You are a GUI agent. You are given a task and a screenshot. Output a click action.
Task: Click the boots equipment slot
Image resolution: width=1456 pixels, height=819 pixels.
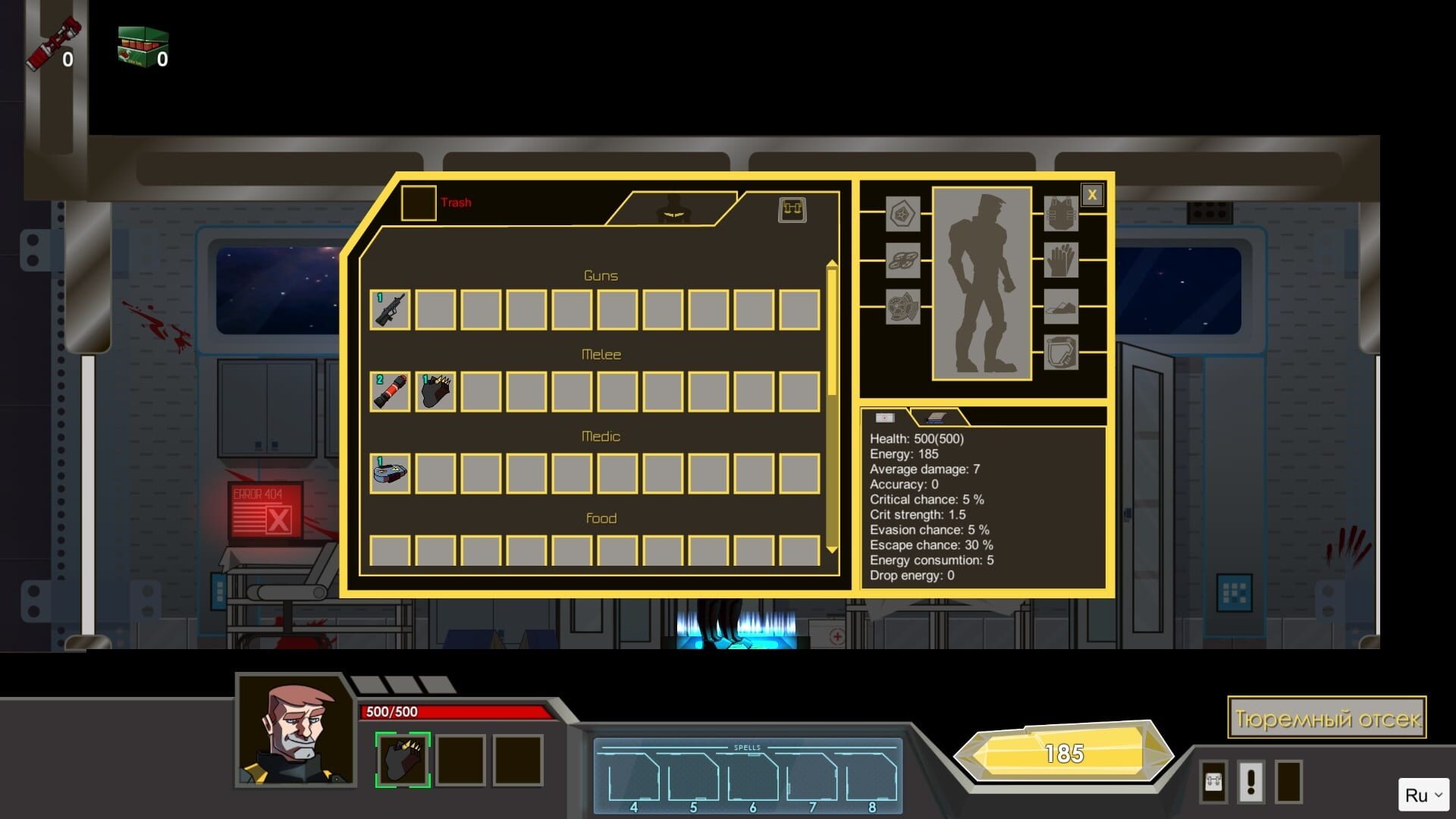point(1061,306)
